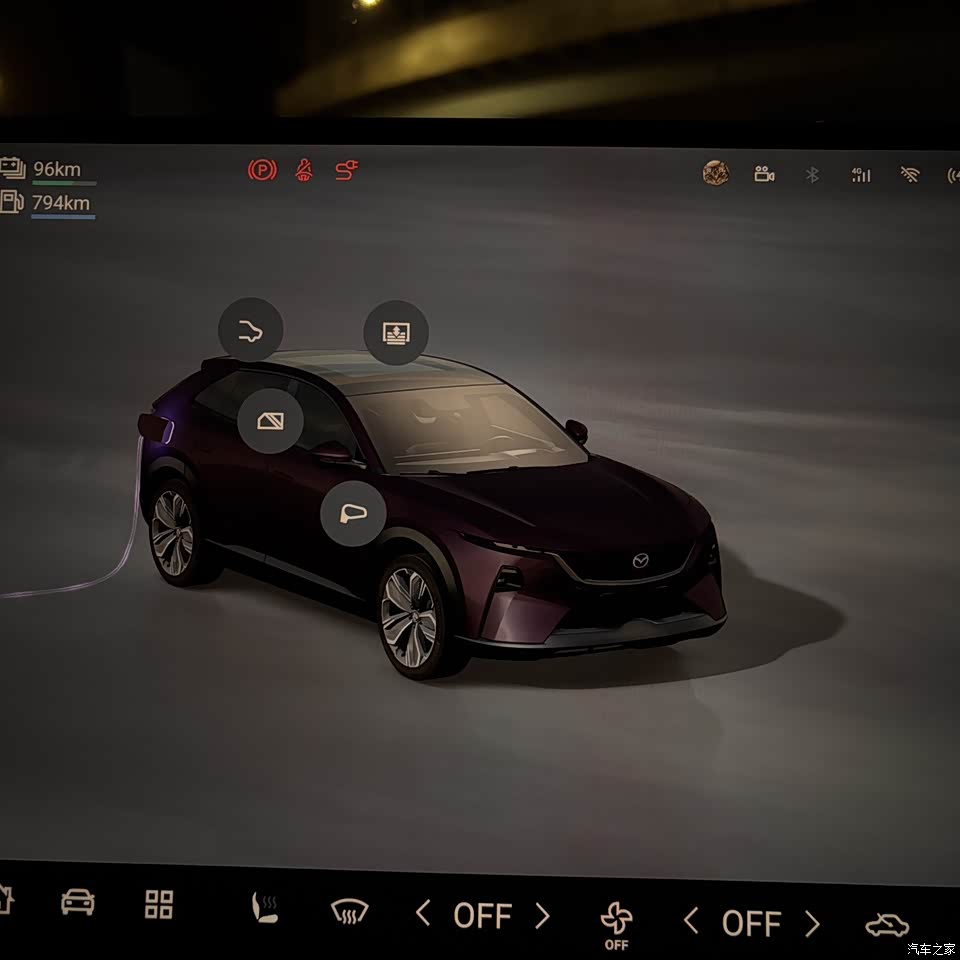Fold the side mirrors with mirror button
The image size is (960, 960).
coord(353,513)
